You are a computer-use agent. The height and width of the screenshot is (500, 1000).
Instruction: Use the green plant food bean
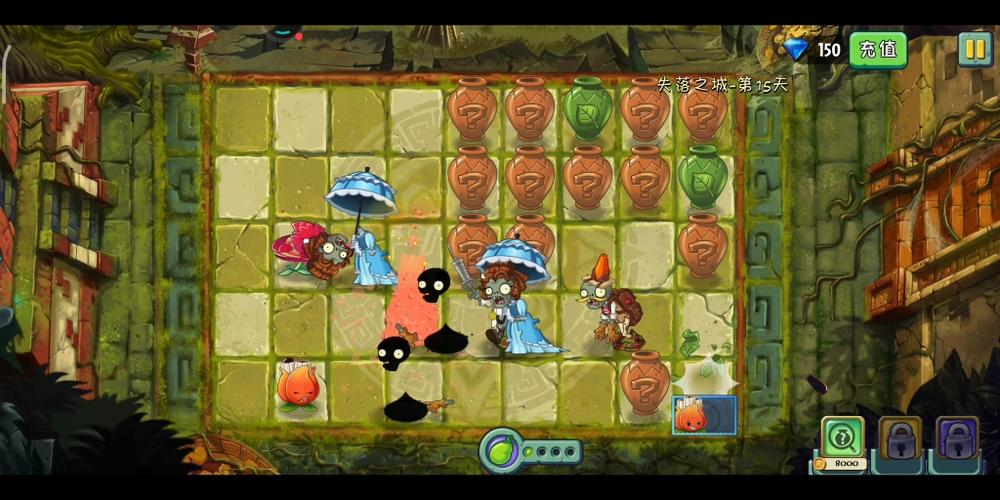tap(501, 451)
